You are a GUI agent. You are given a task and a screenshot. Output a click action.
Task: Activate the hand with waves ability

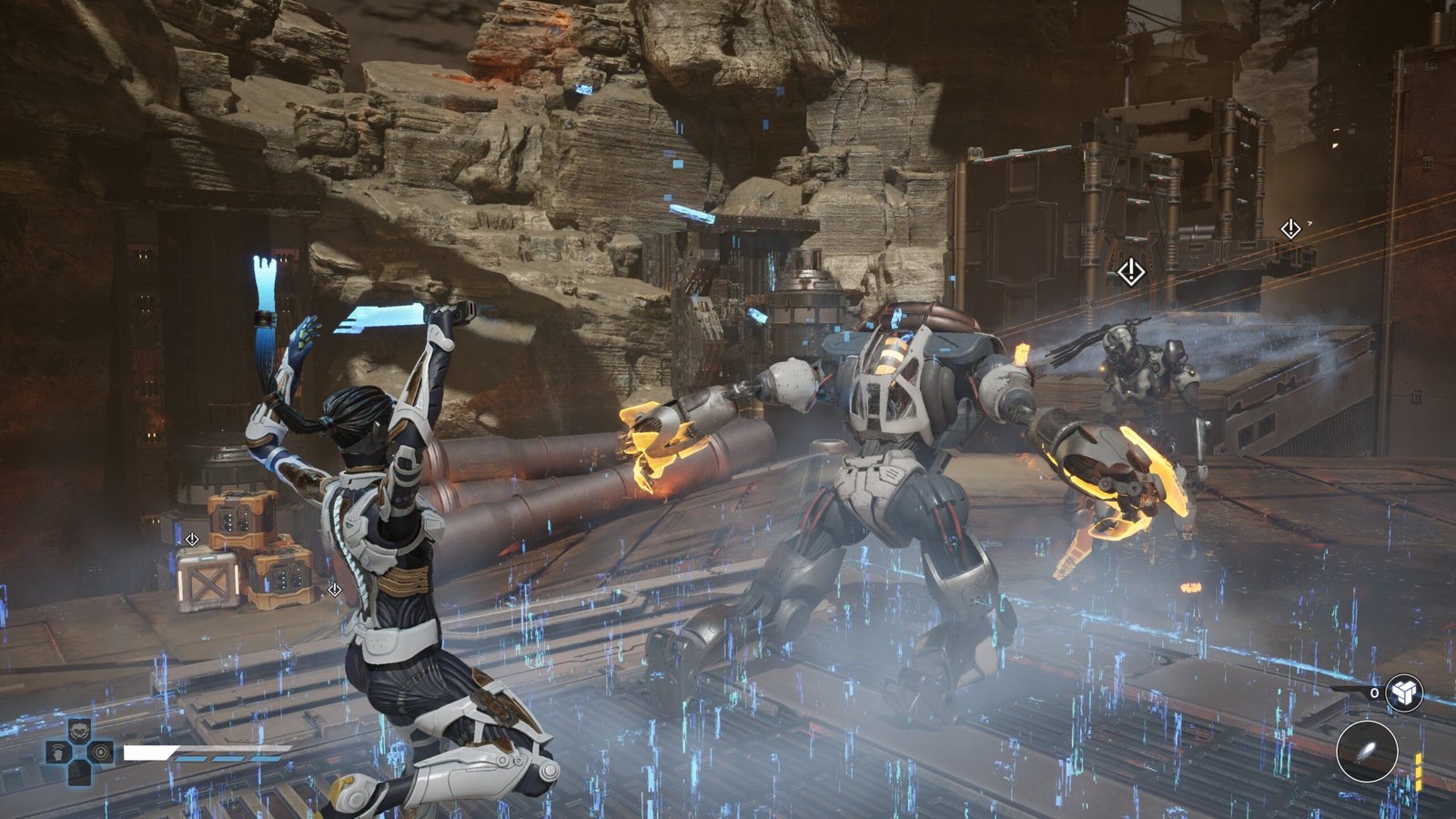point(59,753)
